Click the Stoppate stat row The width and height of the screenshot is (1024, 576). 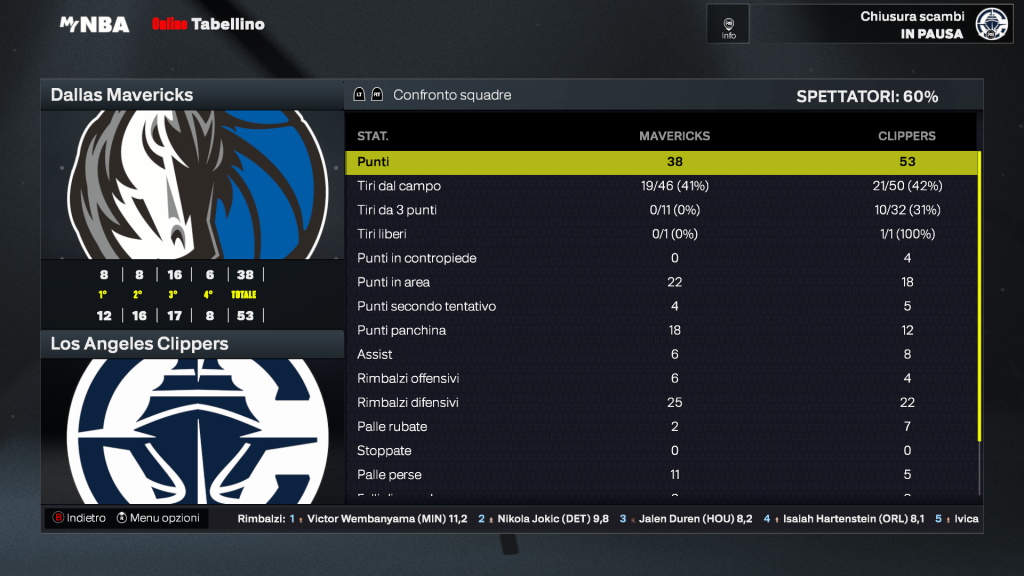[660, 450]
